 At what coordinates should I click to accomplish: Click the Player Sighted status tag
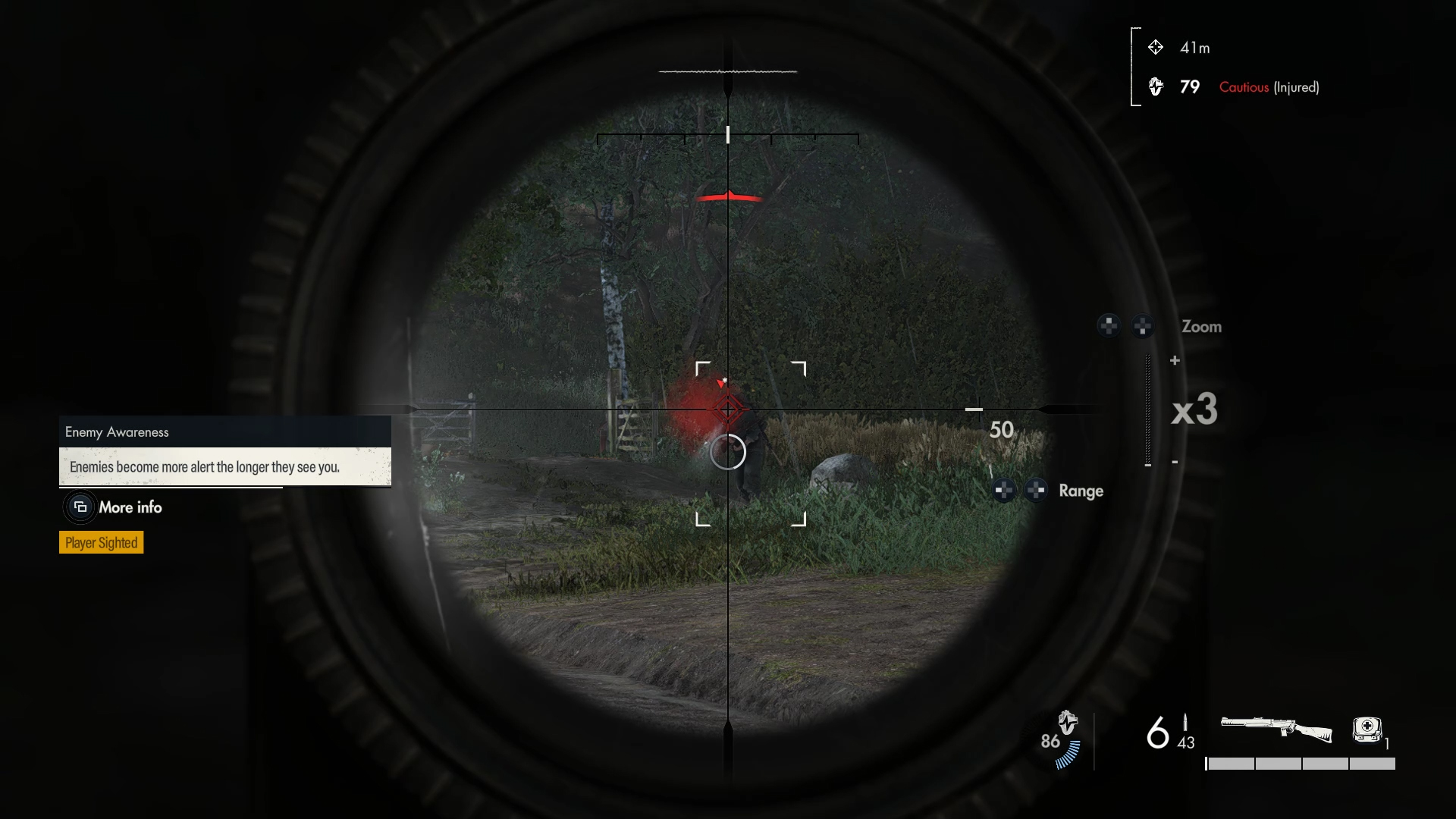[101, 543]
